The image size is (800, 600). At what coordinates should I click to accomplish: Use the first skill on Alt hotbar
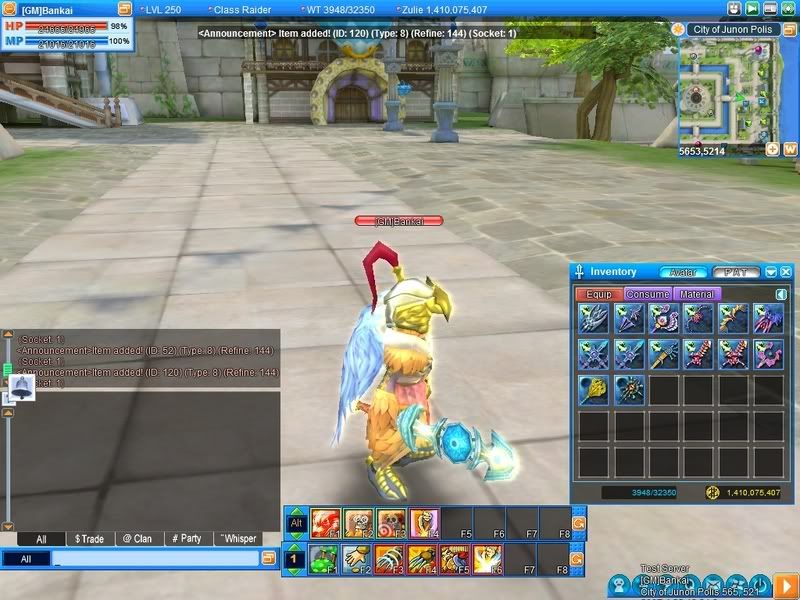(x=326, y=523)
